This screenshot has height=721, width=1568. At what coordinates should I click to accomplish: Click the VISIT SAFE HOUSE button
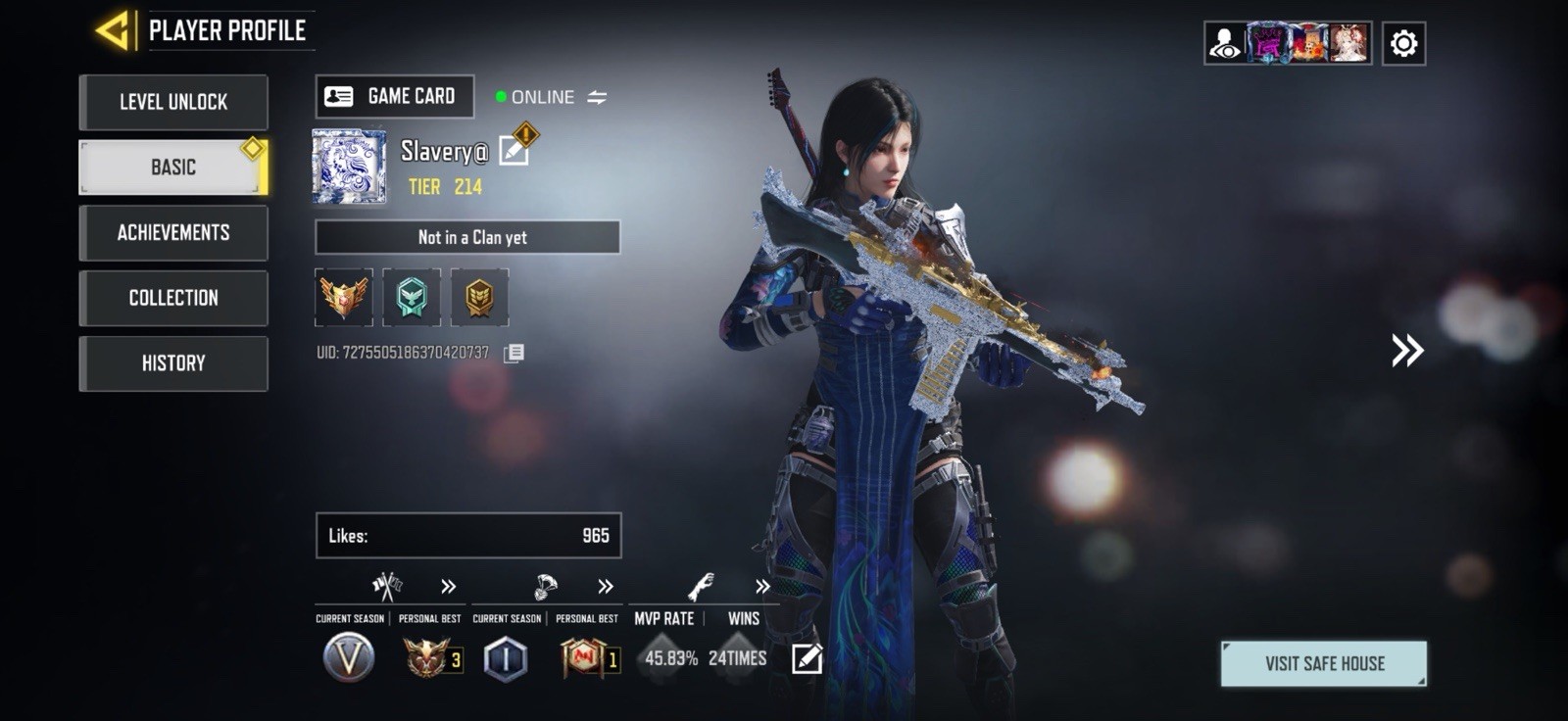[1324, 662]
